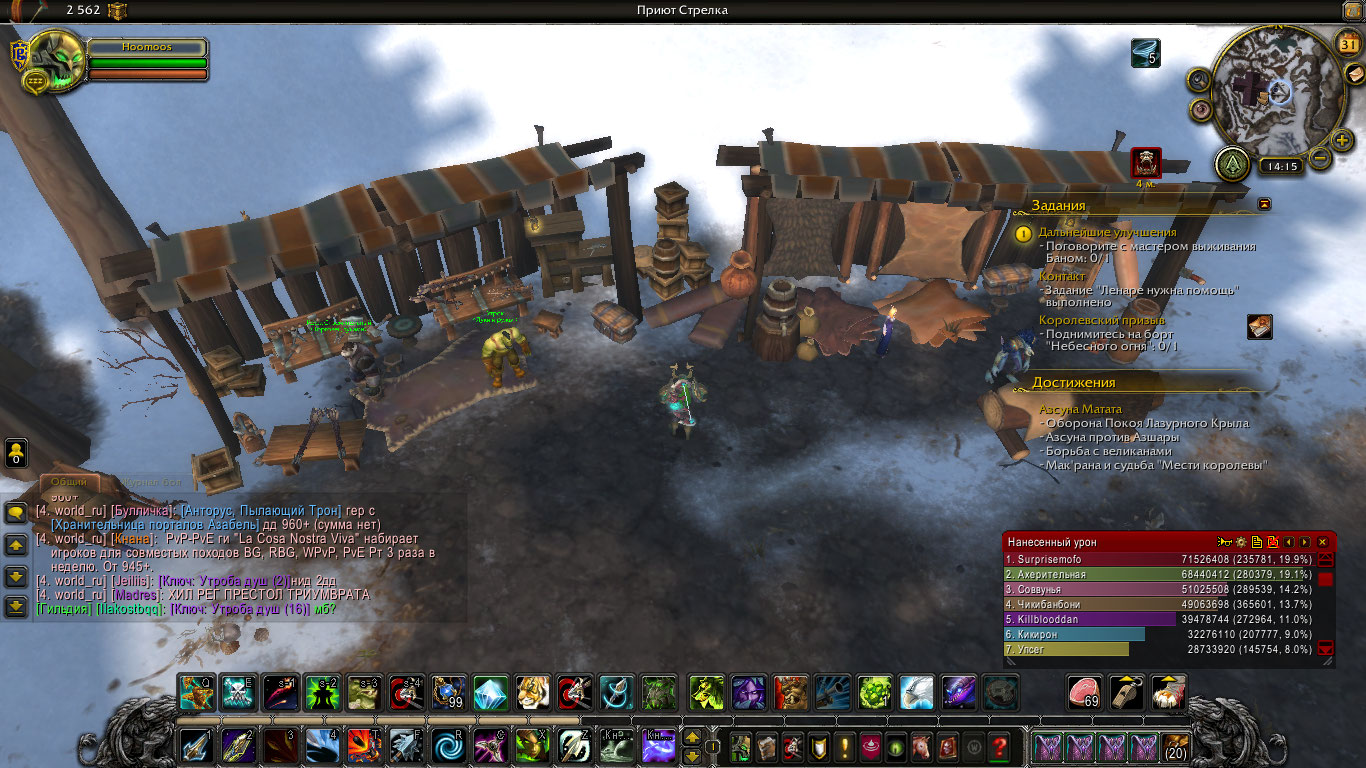Viewport: 1366px width, 768px height.
Task: Use the blue crystal ability slot
Action: tap(490, 693)
